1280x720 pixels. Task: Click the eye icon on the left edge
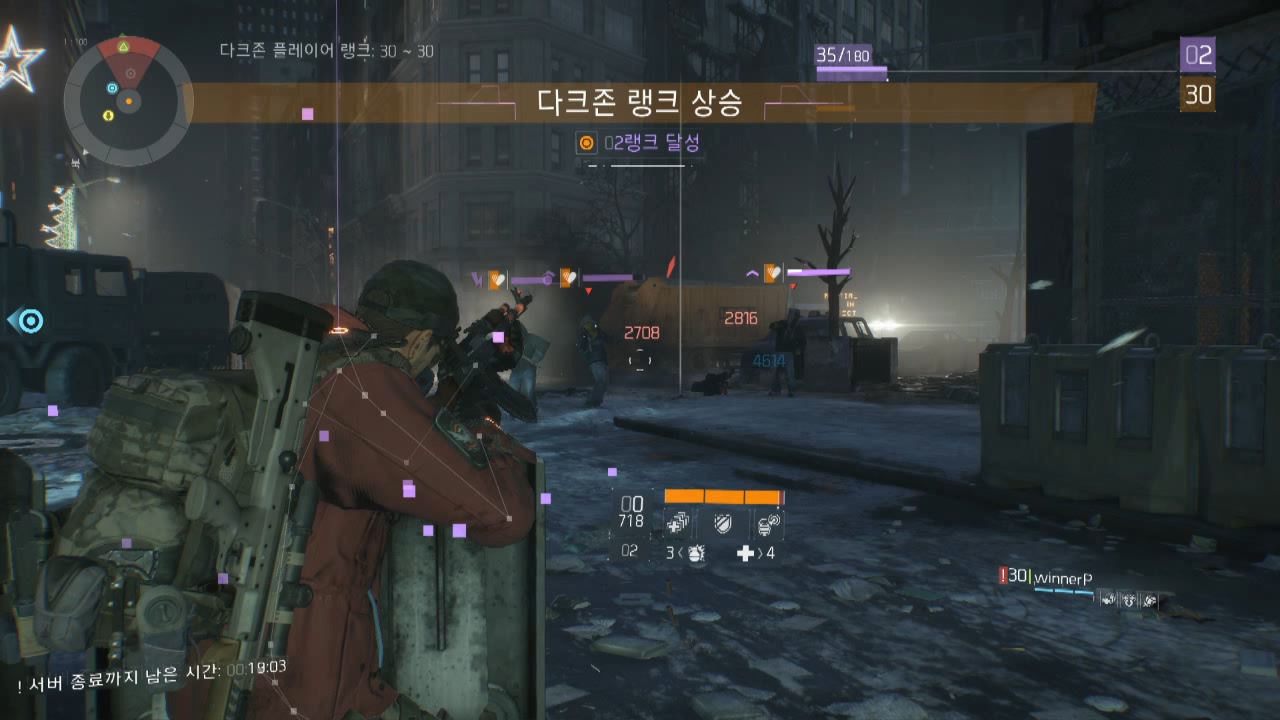30,323
